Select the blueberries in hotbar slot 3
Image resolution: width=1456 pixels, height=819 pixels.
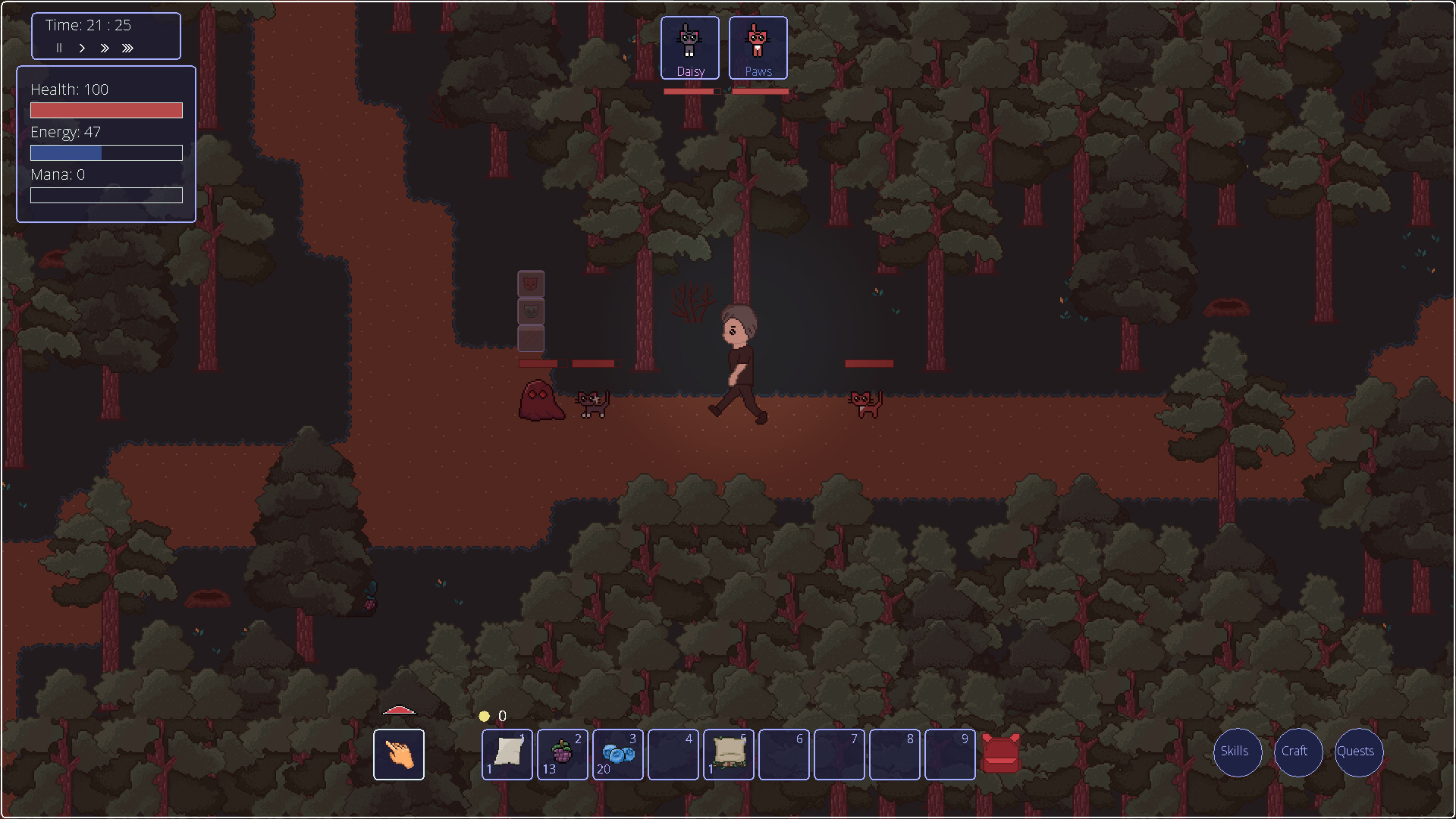click(617, 754)
